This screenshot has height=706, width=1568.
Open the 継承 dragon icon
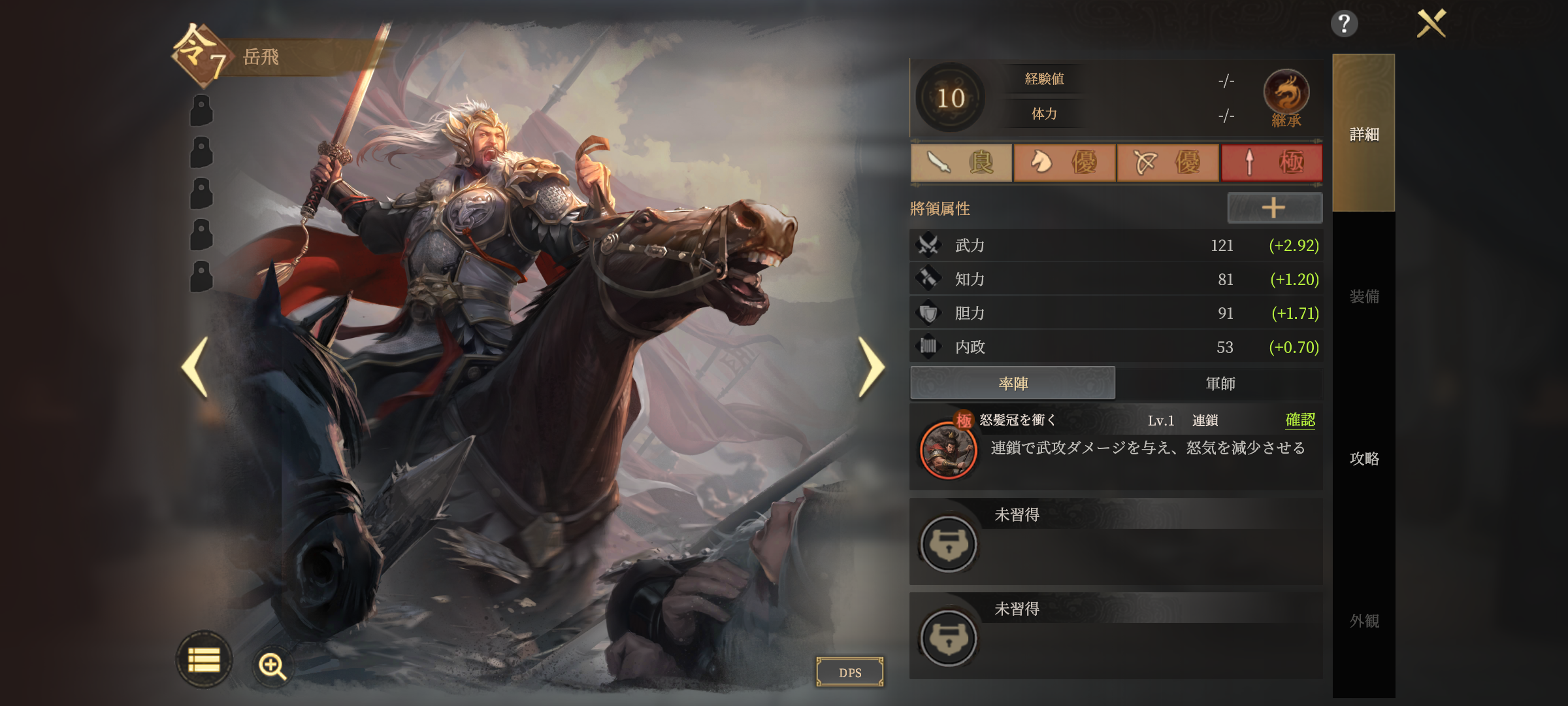[x=1286, y=95]
